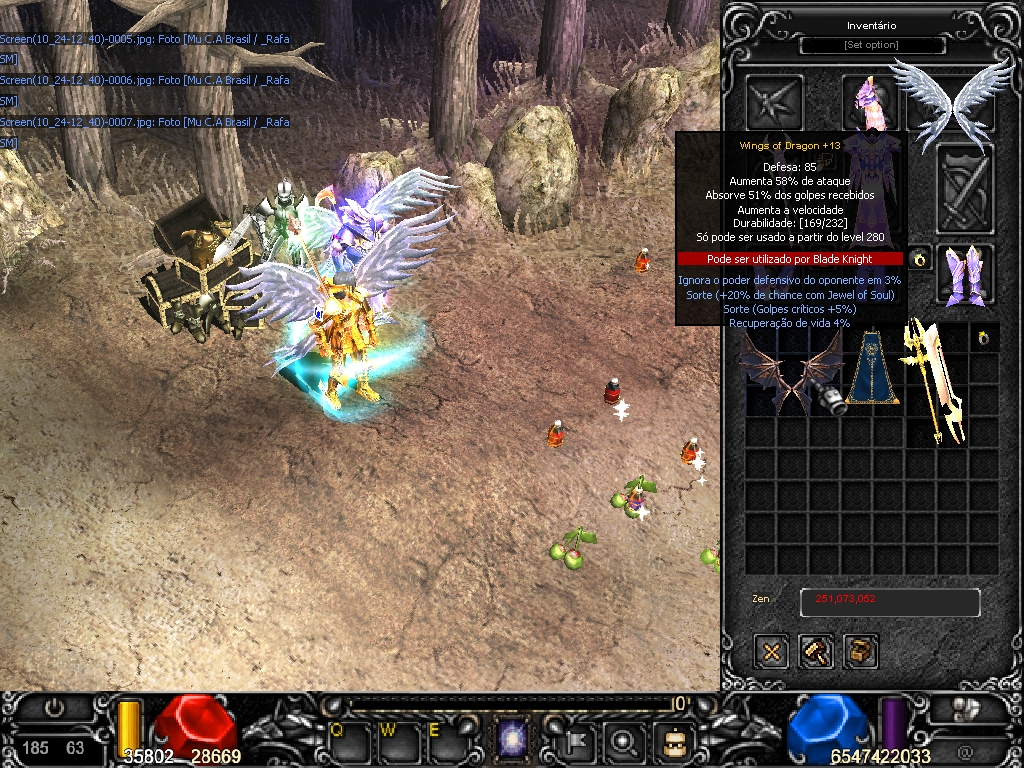Viewport: 1024px width, 768px height.
Task: Select the Q hotkey item slot
Action: click(352, 741)
